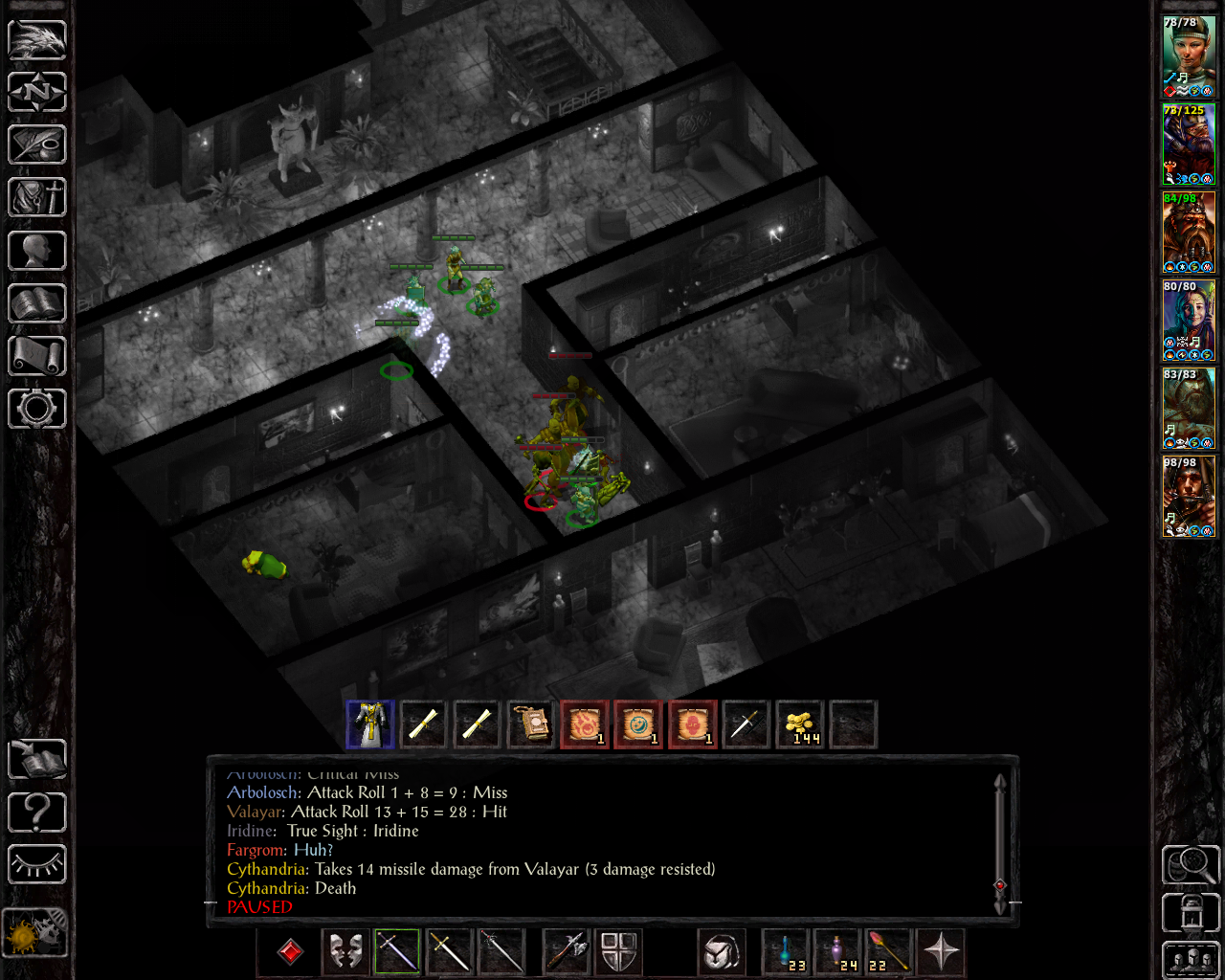Open the help screen with the question mark
The height and width of the screenshot is (980, 1225).
tap(37, 813)
